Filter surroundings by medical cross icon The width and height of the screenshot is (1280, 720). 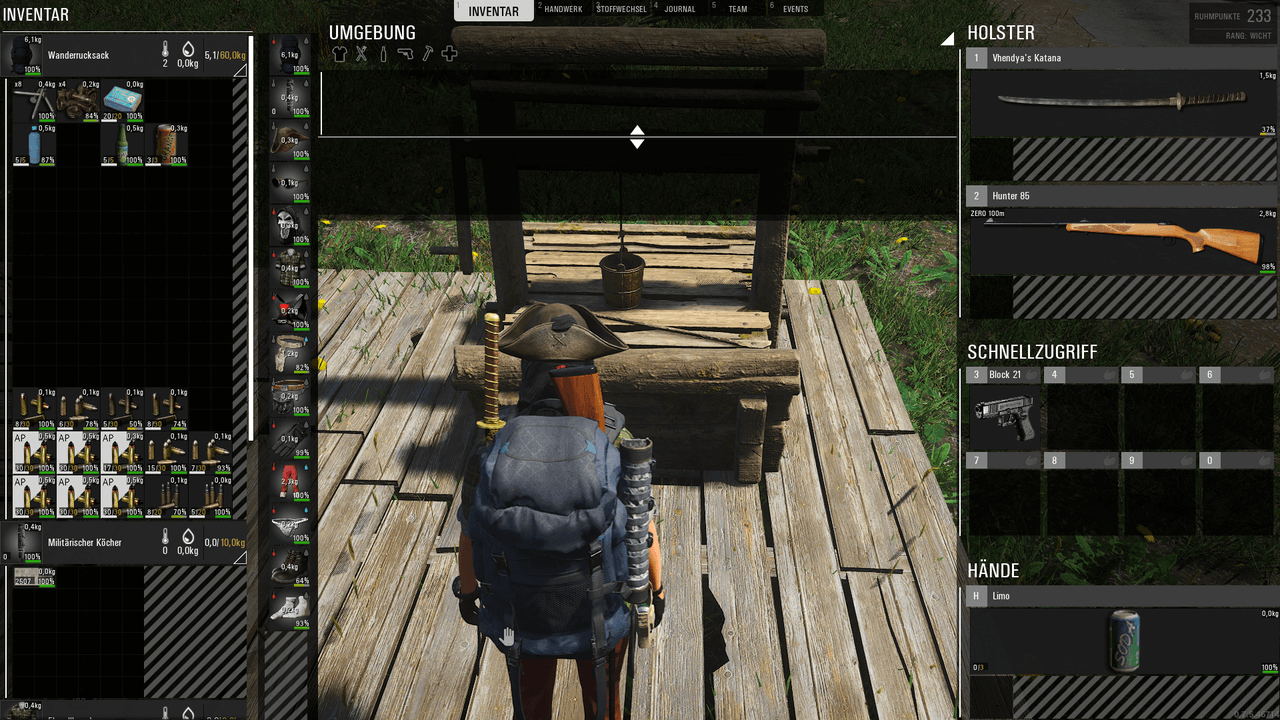pos(449,54)
